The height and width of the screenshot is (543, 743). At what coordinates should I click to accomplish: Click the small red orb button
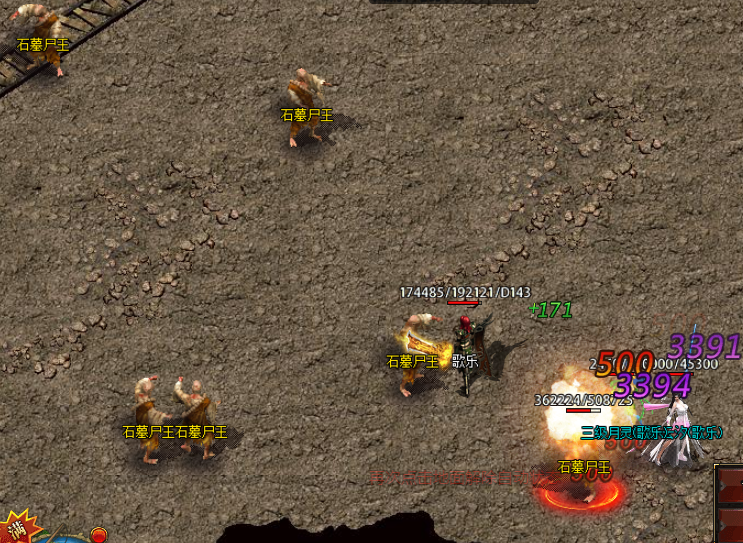(x=99, y=535)
